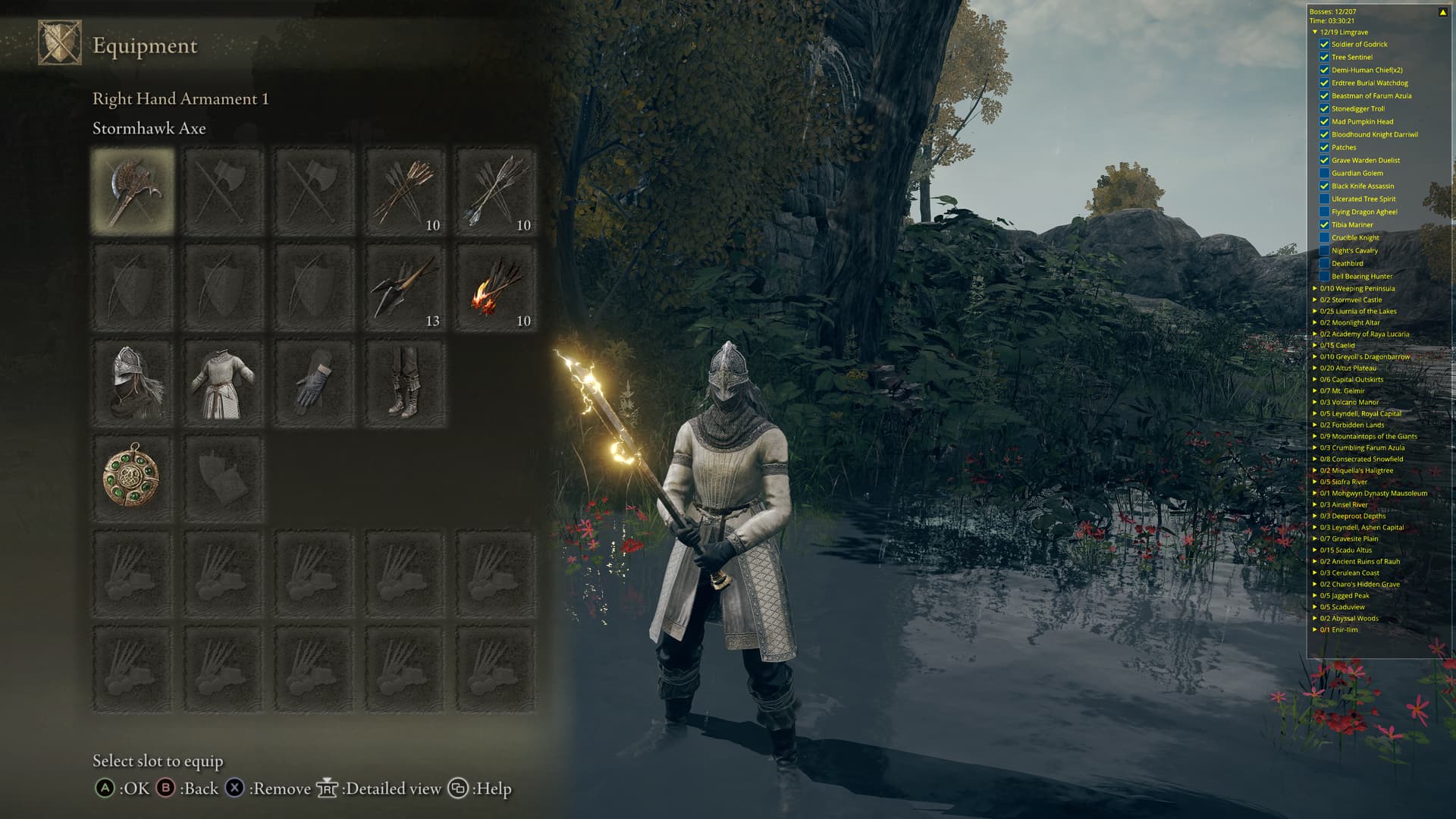Mark Flying Dragon Agheel as defeated
Viewport: 1456px width, 819px height.
[x=1324, y=212]
